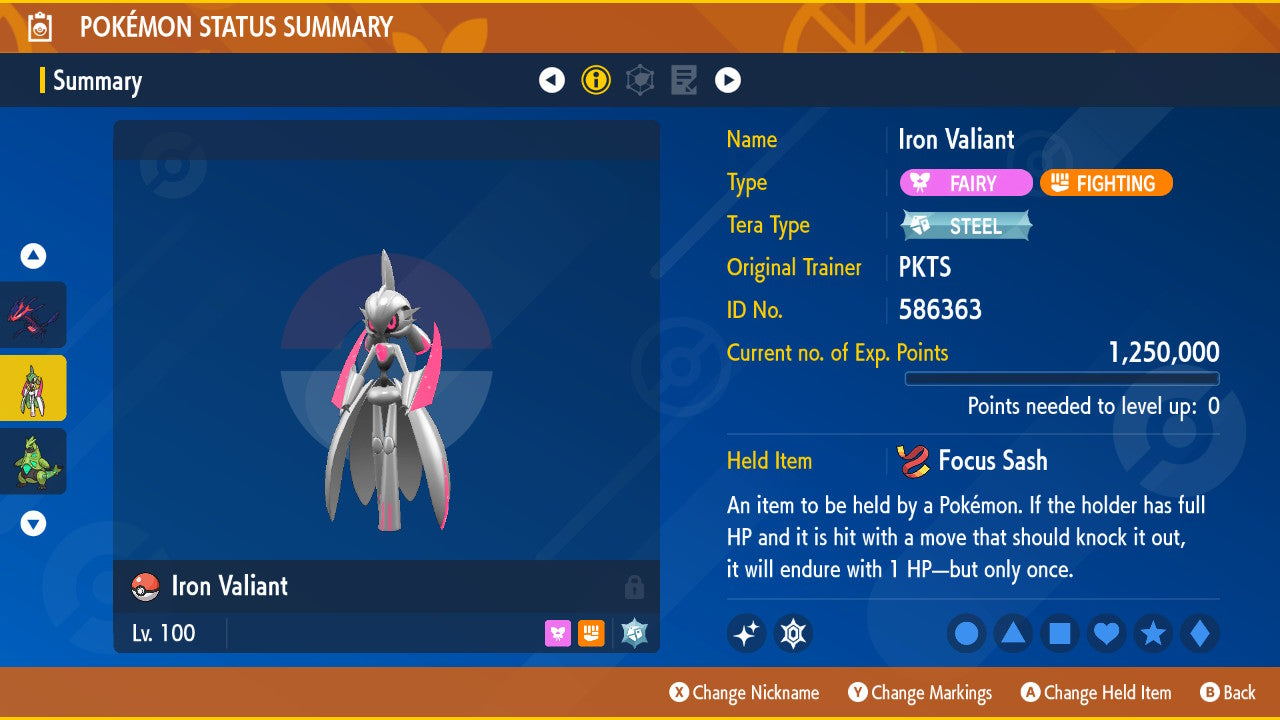Viewport: 1280px width, 720px height.
Task: Go to previous page with left arrow
Action: pyautogui.click(x=552, y=80)
